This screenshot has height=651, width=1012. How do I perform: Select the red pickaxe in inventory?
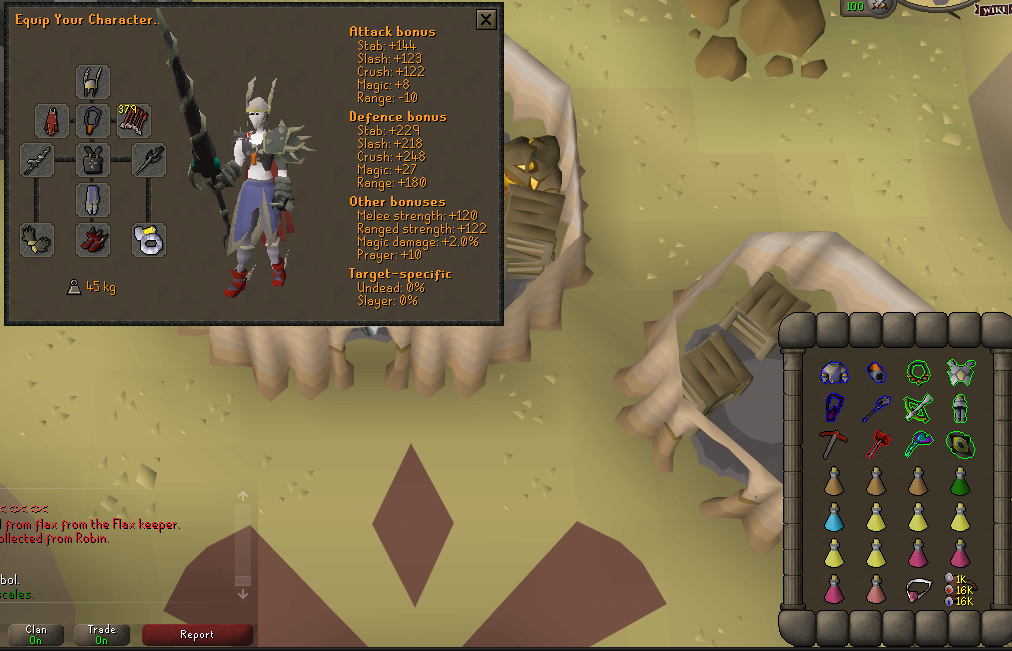click(x=834, y=444)
